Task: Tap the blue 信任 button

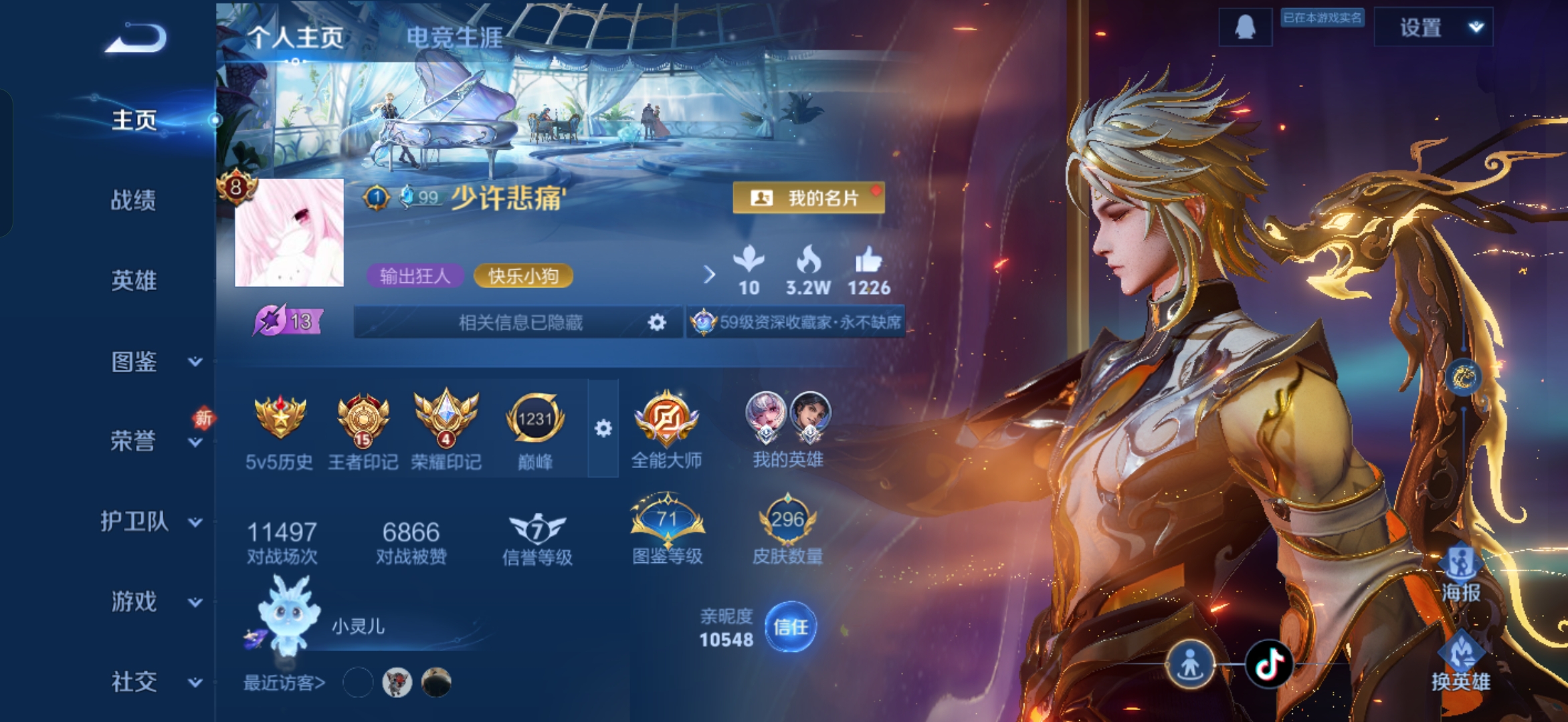Action: click(x=790, y=627)
